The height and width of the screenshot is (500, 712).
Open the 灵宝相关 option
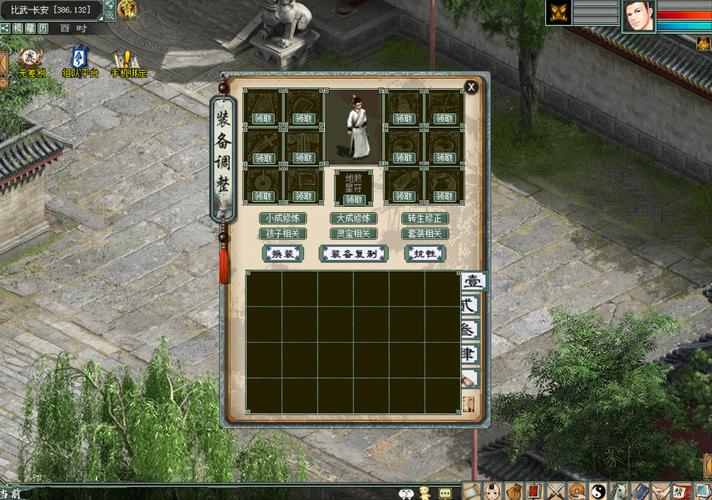353,233
